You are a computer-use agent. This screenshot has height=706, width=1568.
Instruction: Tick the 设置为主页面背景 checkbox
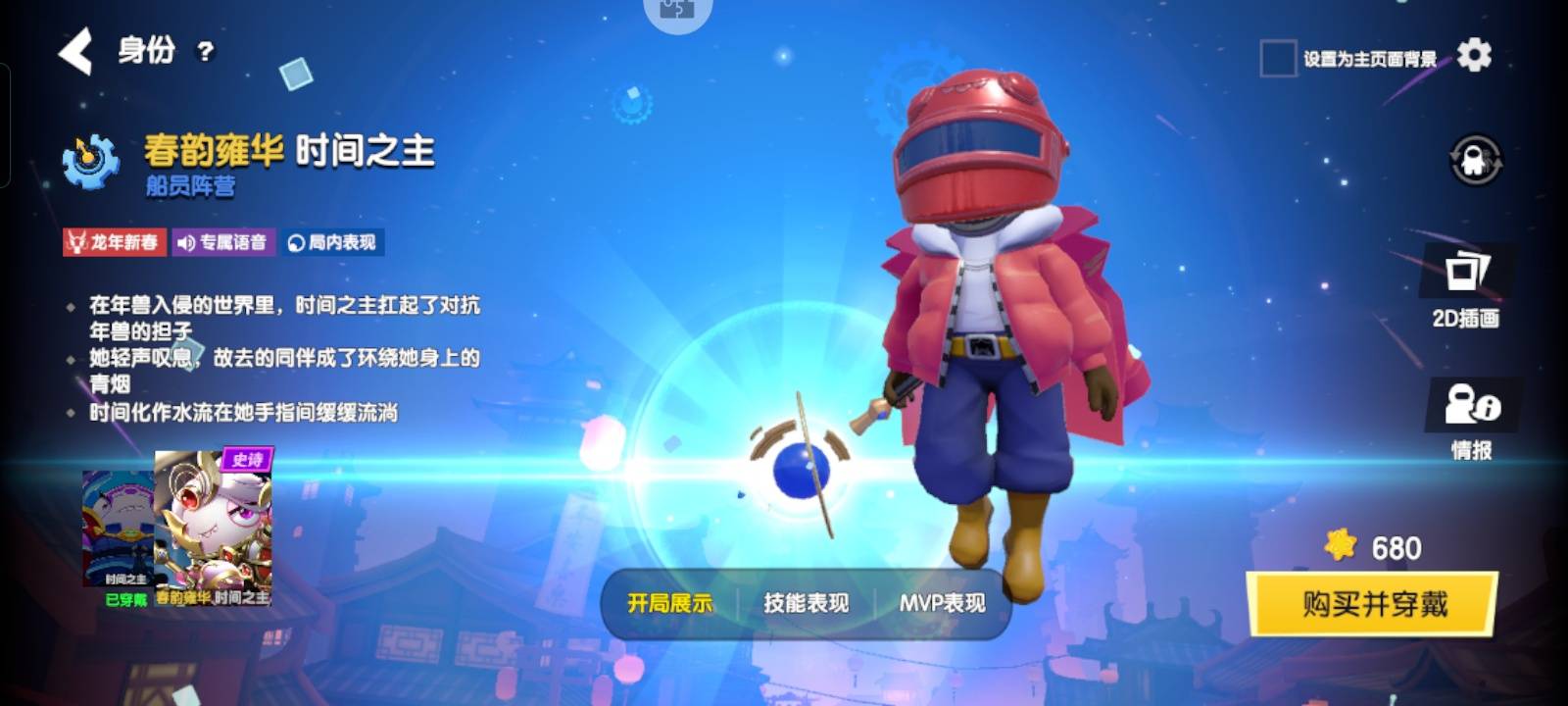[1278, 59]
